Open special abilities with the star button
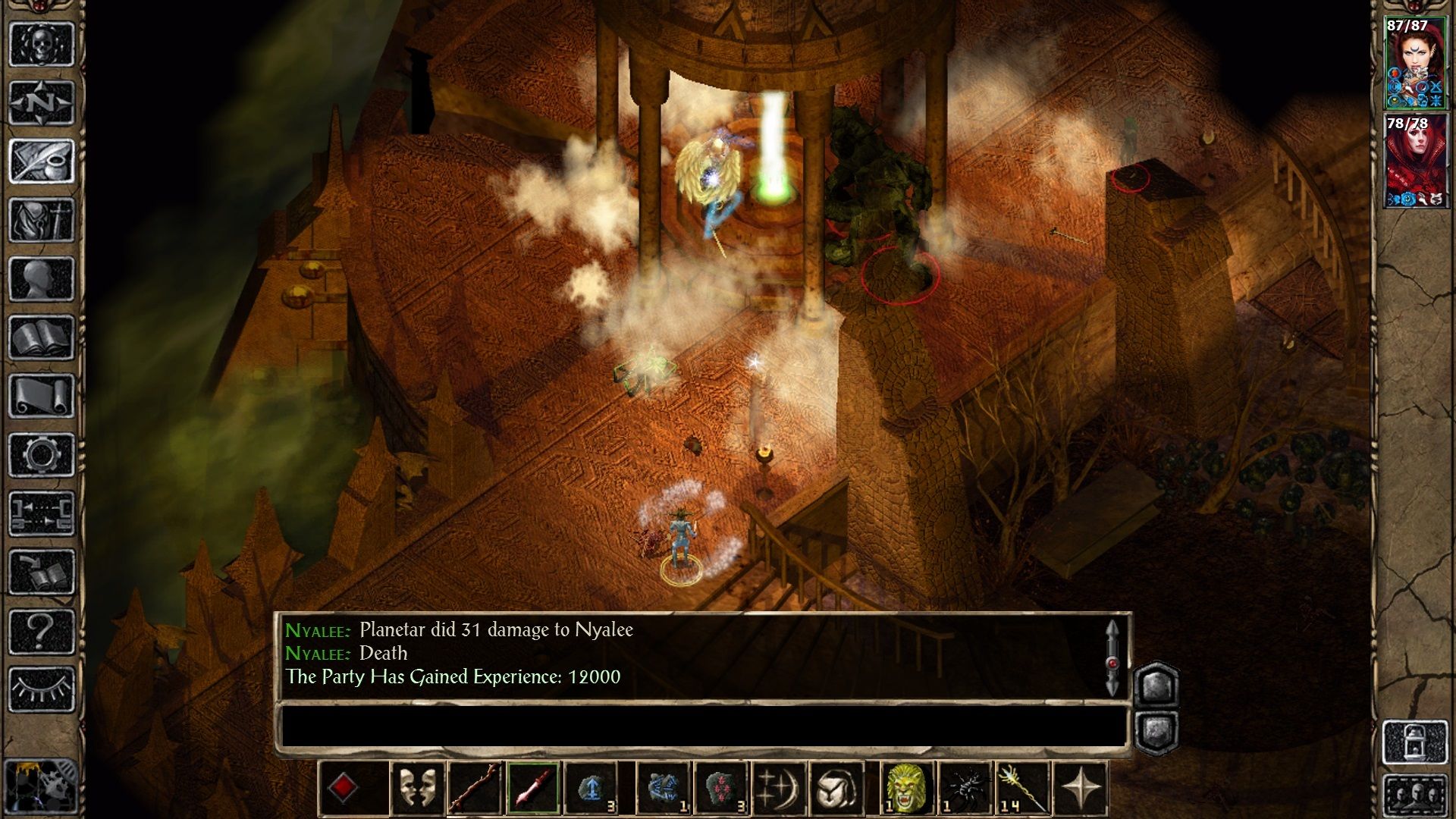Screen dimensions: 1456x819 [1081, 789]
